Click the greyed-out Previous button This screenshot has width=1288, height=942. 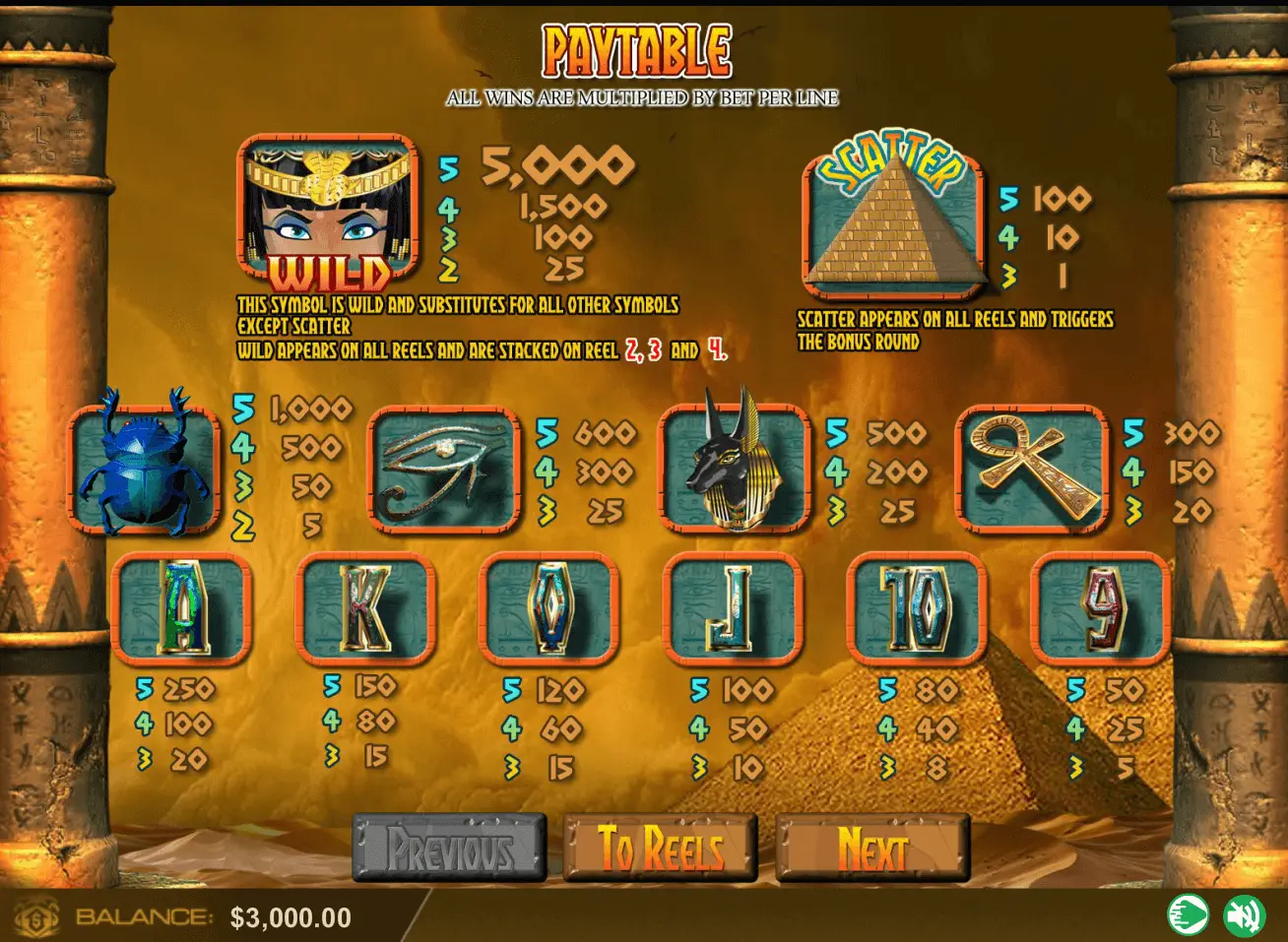[x=449, y=848]
